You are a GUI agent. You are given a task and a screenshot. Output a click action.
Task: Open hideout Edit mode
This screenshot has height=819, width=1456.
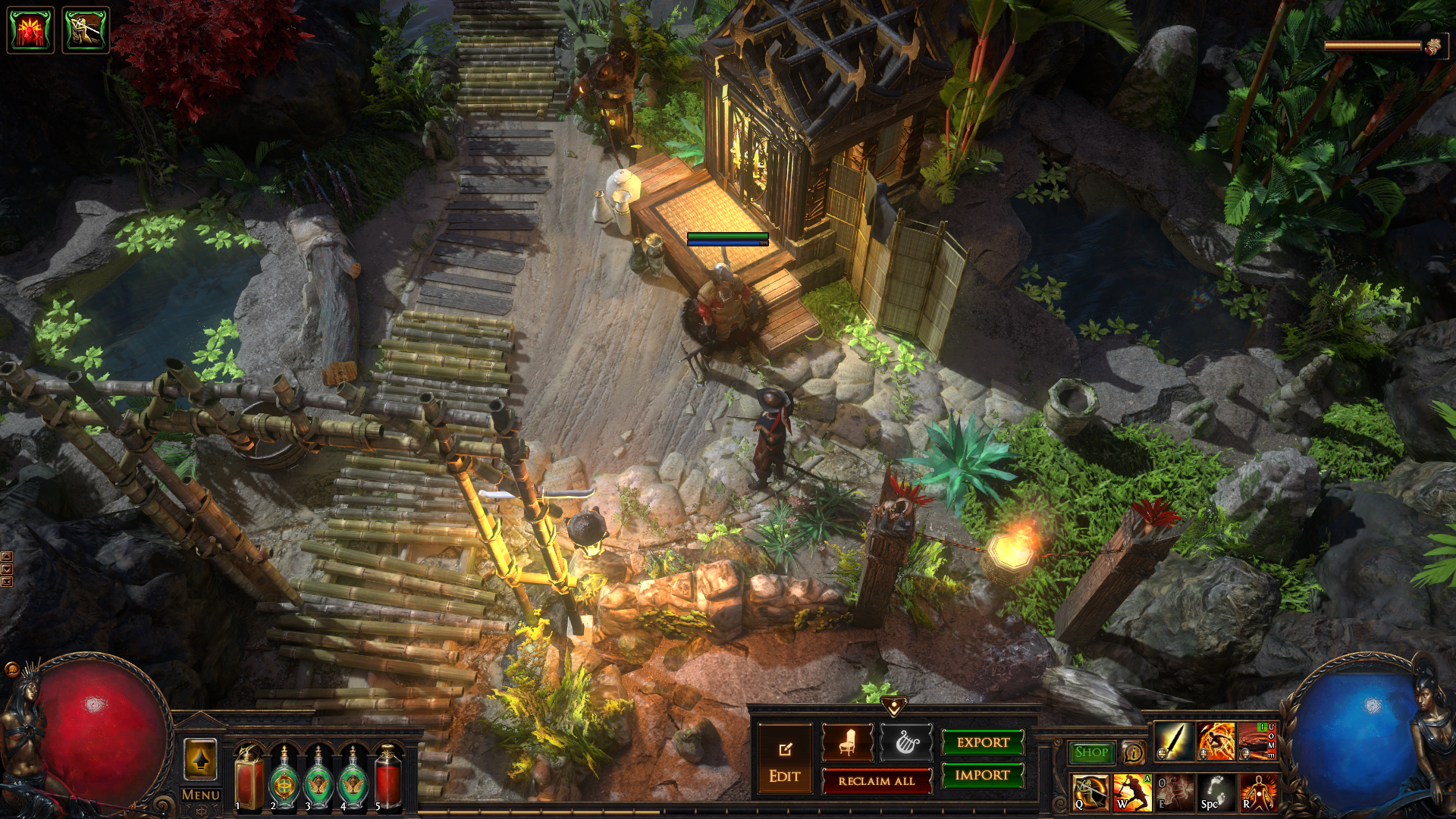(x=785, y=761)
